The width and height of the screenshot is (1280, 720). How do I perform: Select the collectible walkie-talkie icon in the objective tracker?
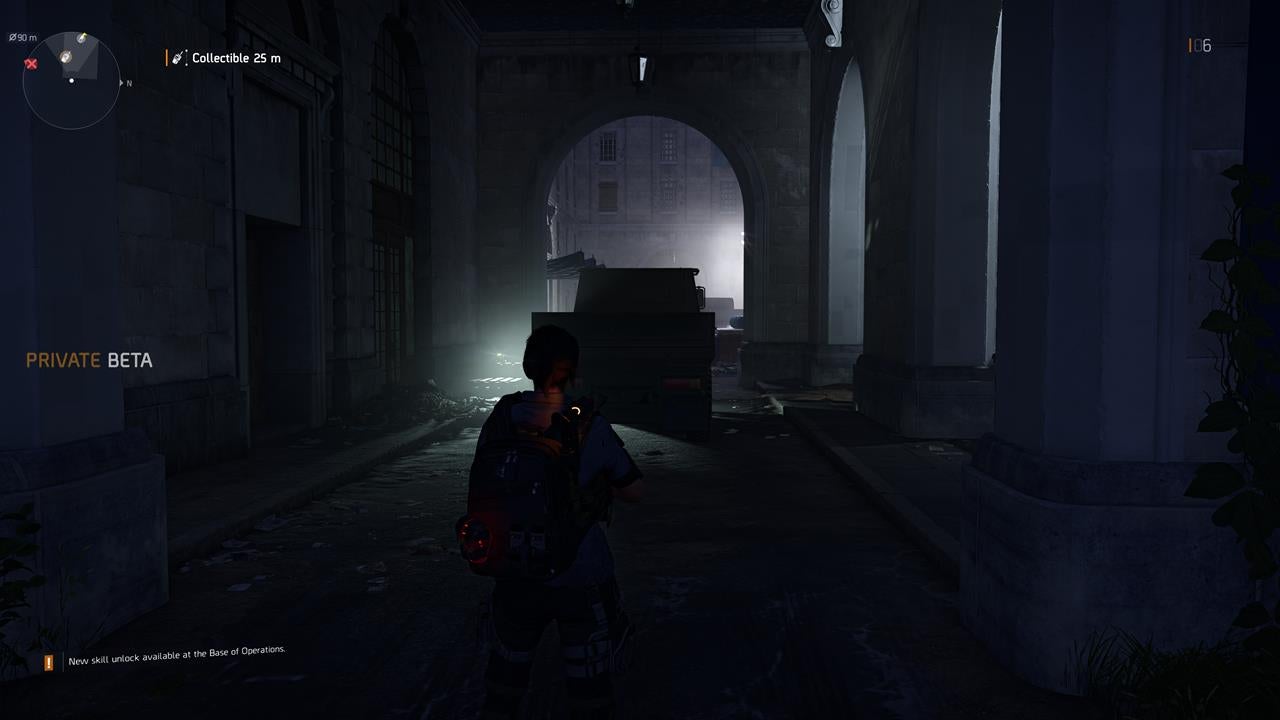[x=177, y=57]
